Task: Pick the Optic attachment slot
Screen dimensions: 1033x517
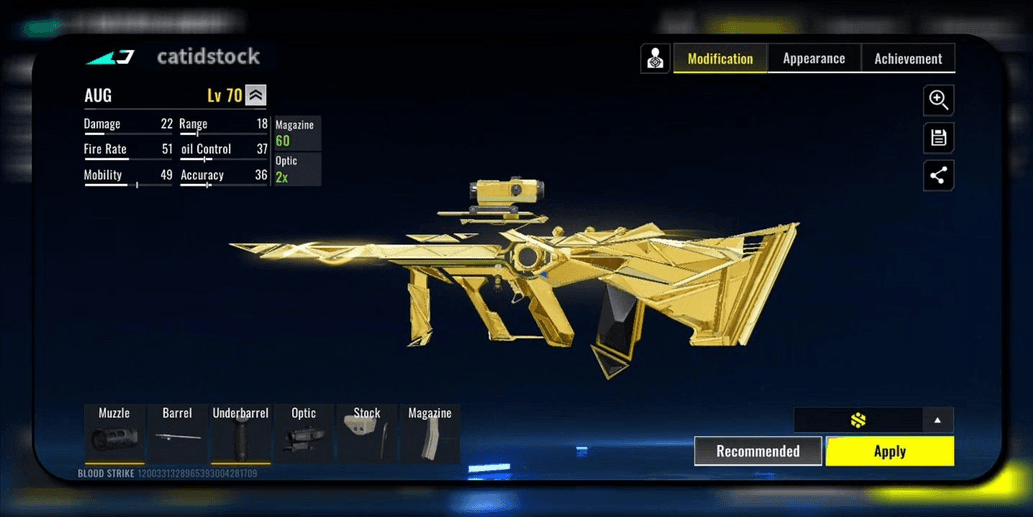Action: click(x=303, y=433)
